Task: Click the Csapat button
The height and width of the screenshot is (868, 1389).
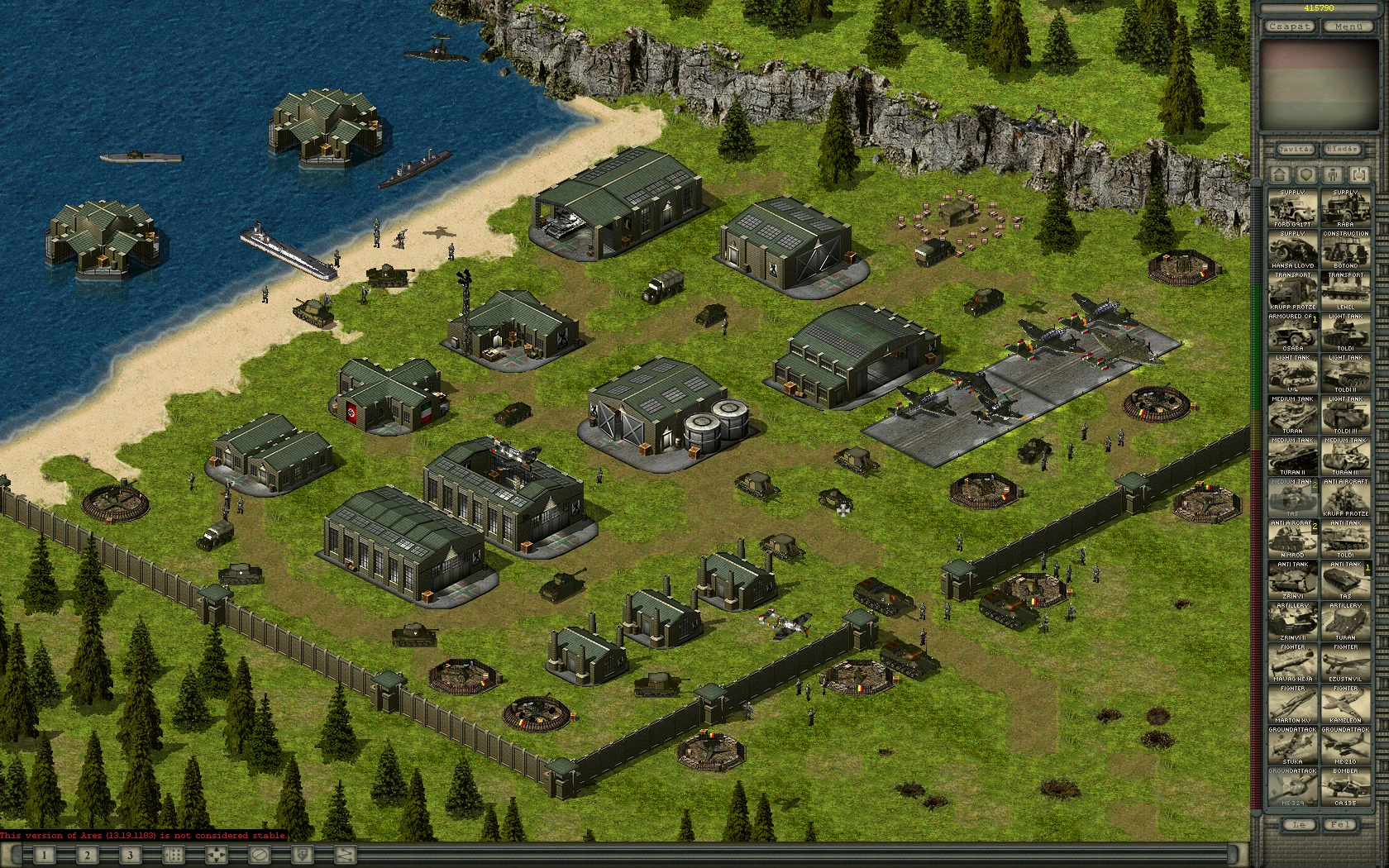Action: pyautogui.click(x=1290, y=26)
